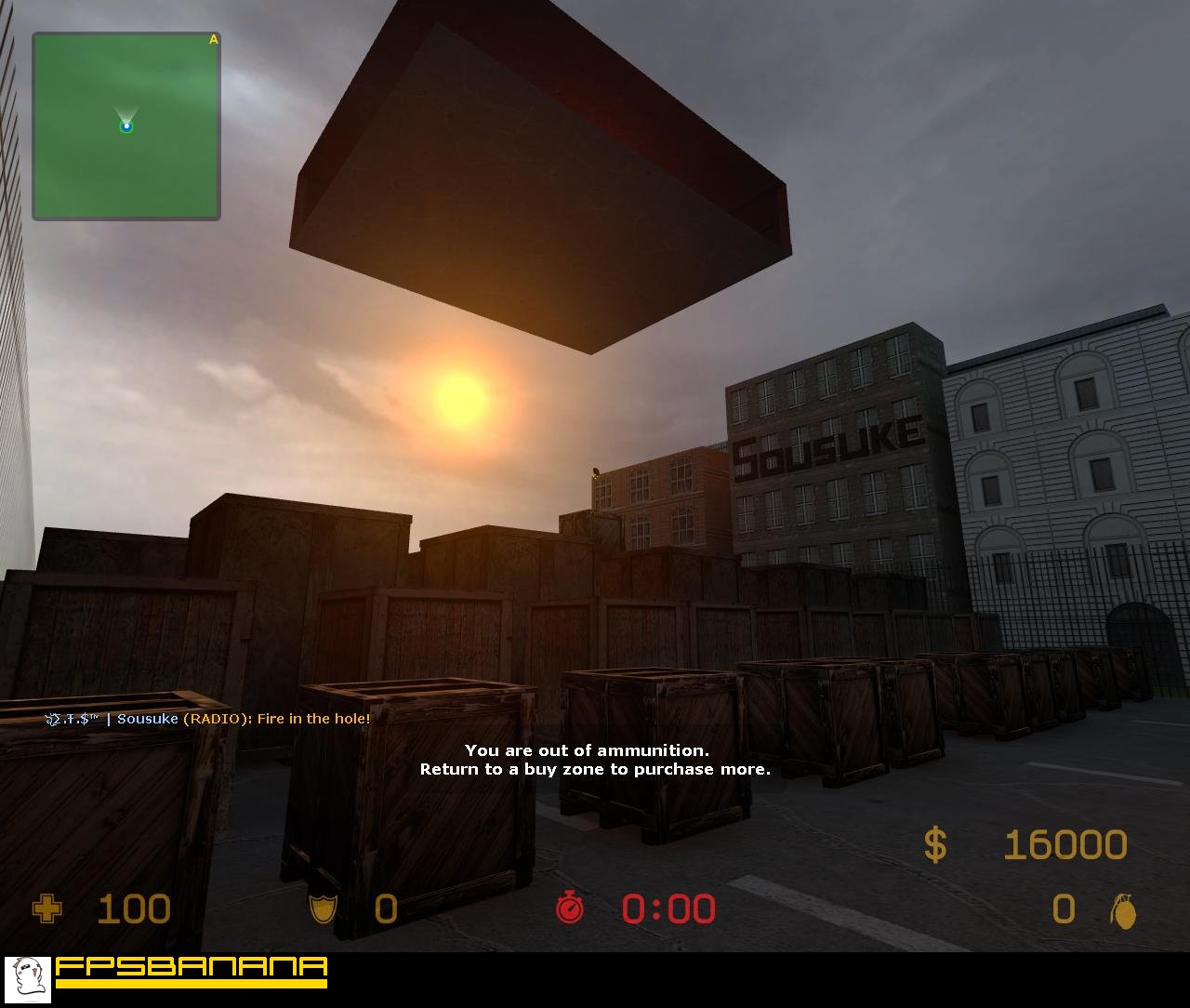Click the grenade count icon
Viewport: 1190px width, 1008px height.
[1126, 912]
